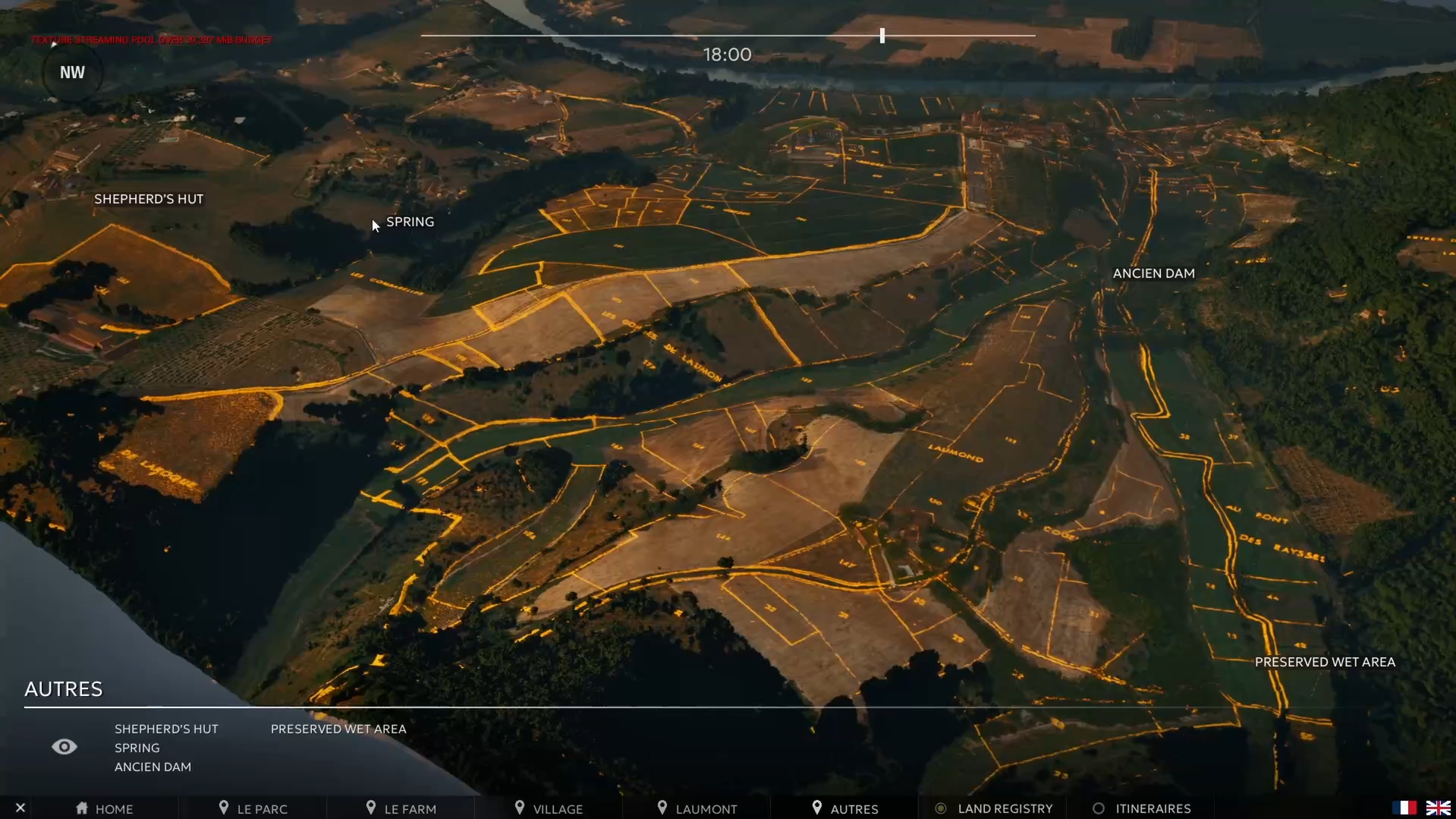Screen dimensions: 1456x819
Task: Select Preserved Wet Area in the list
Action: point(338,729)
